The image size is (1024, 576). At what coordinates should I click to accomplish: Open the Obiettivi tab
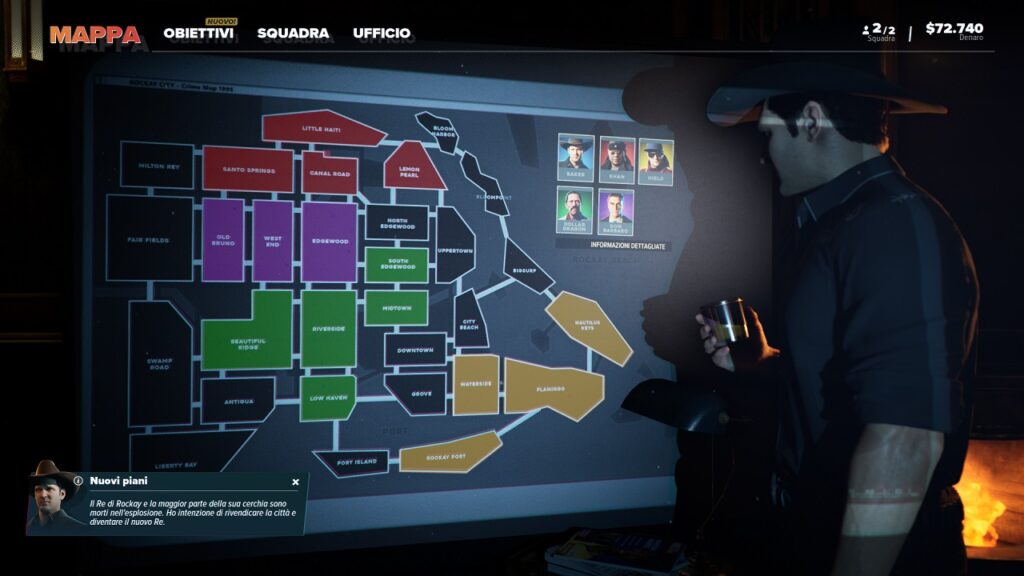point(198,33)
